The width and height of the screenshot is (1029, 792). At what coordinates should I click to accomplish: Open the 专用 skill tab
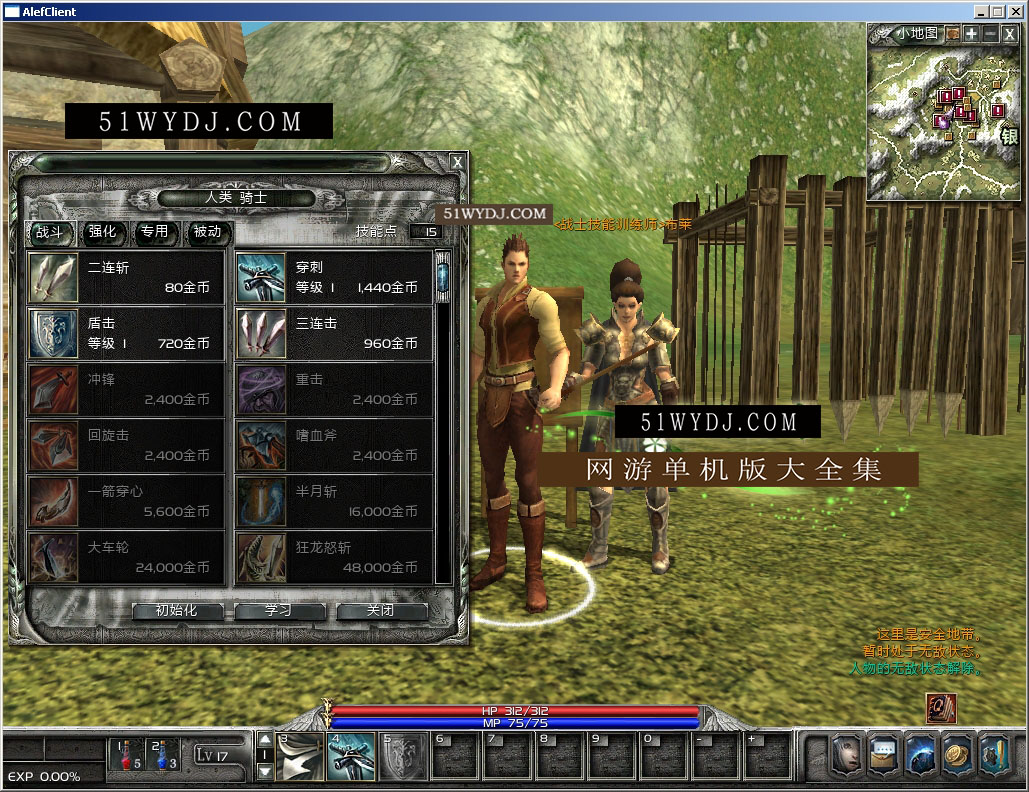point(155,232)
